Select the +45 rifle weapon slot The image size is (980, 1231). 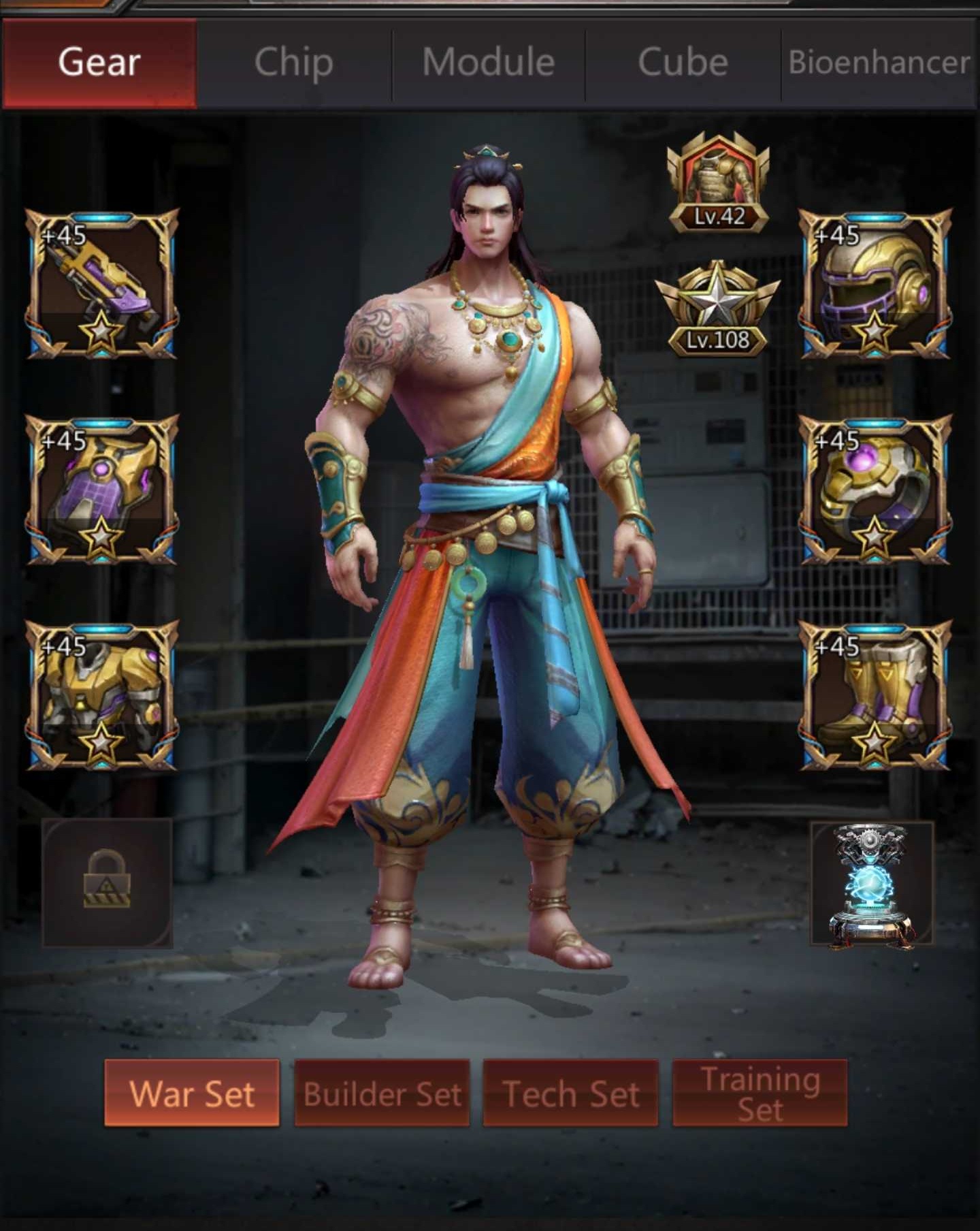click(x=102, y=283)
